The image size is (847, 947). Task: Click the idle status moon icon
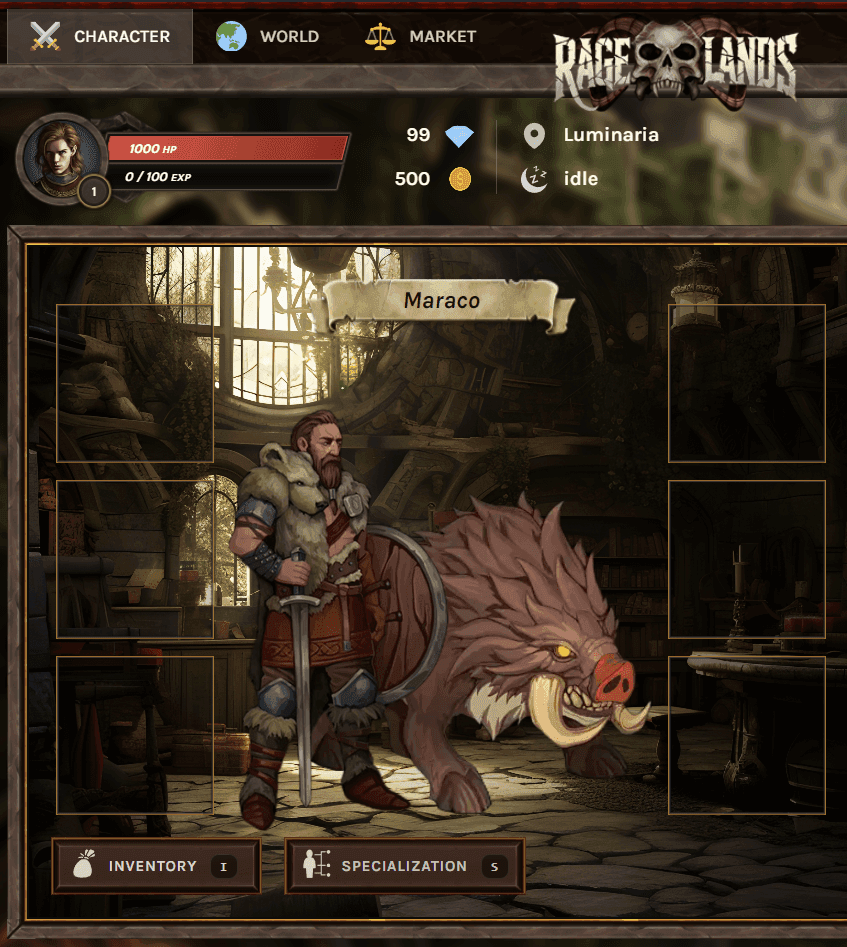[535, 179]
